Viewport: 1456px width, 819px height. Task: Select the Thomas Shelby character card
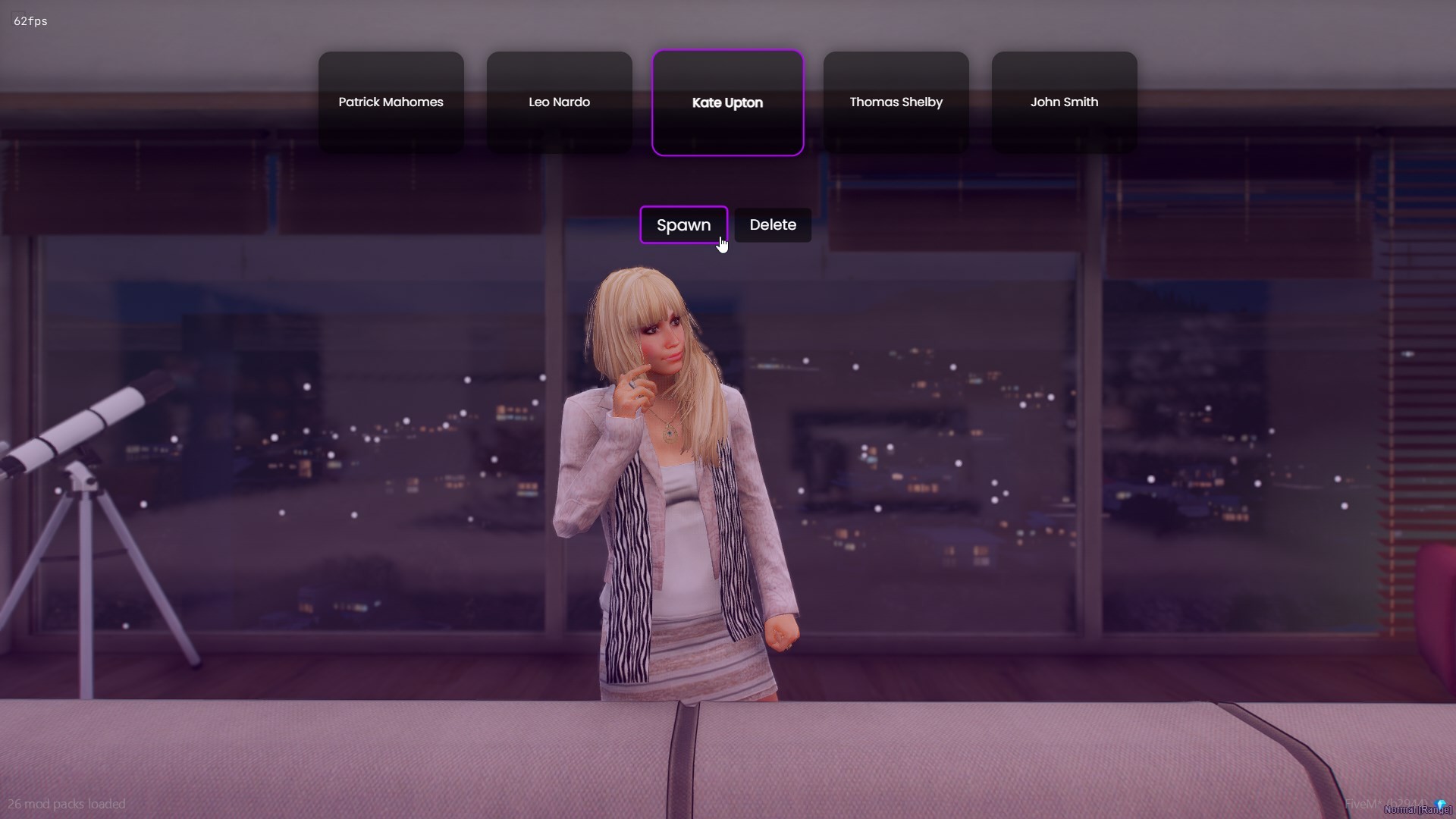pos(896,102)
